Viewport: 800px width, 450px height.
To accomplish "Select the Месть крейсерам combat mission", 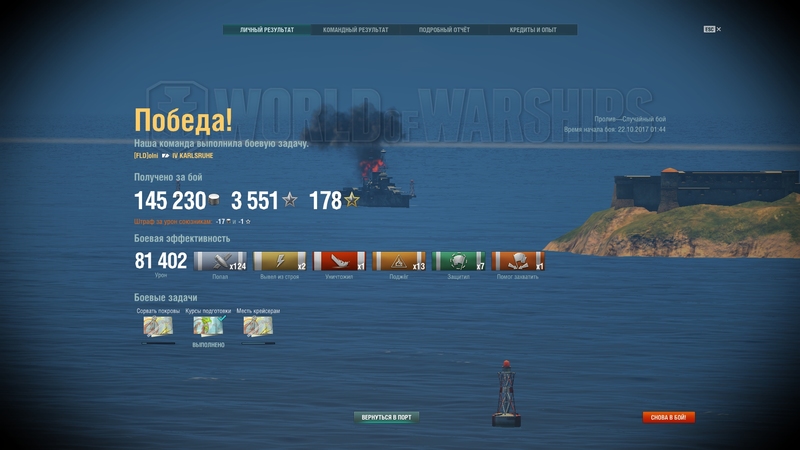I will (258, 326).
